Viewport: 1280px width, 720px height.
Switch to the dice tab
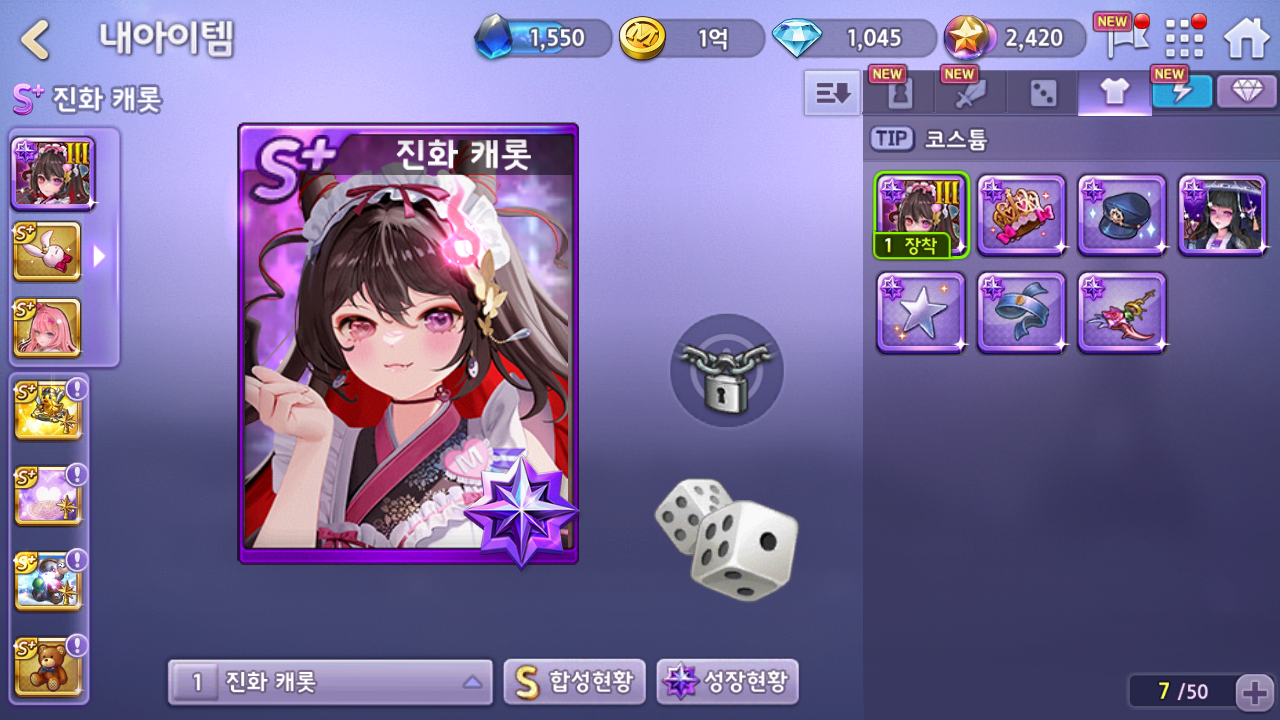pos(1042,93)
